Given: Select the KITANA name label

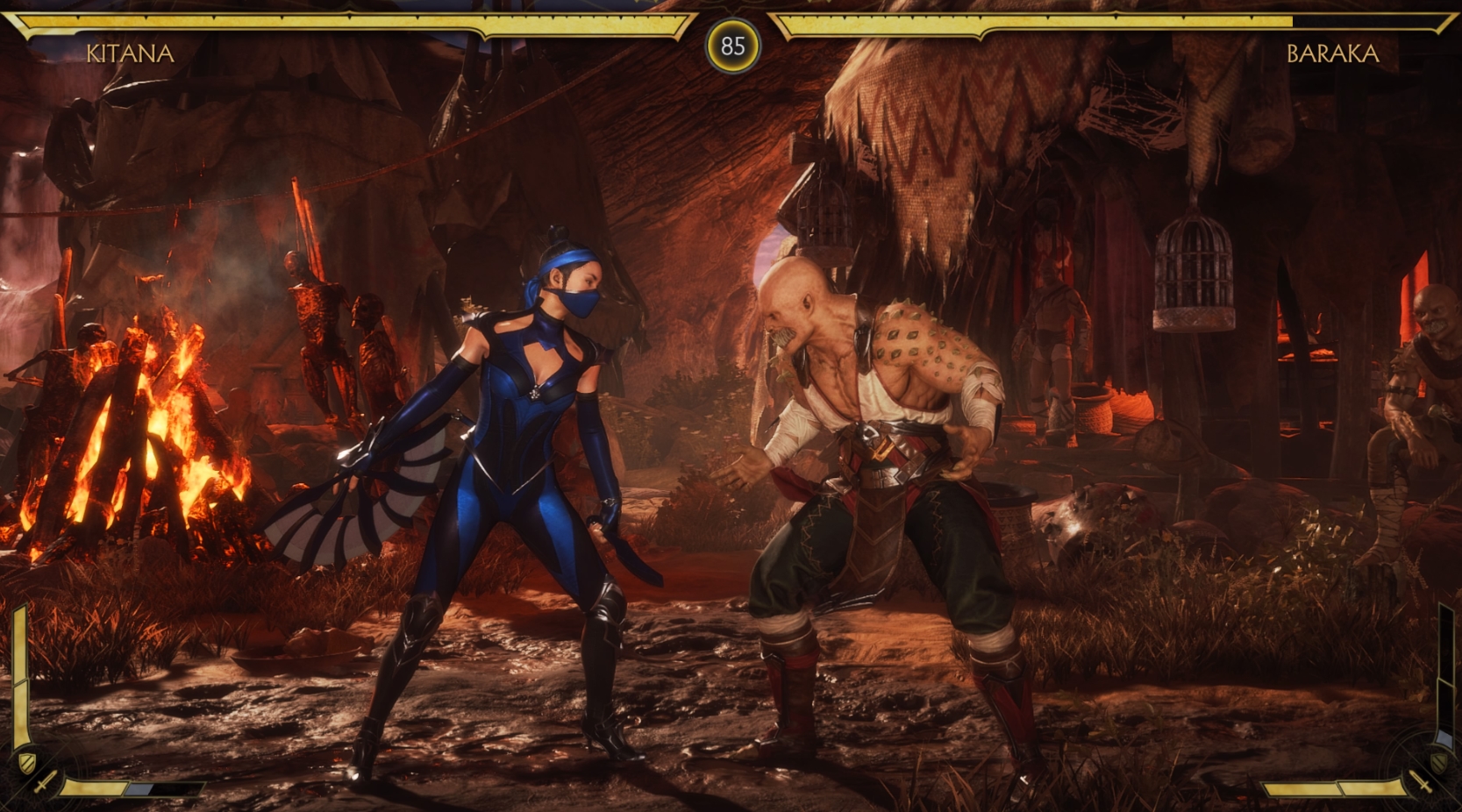Looking at the screenshot, I should (130, 54).
